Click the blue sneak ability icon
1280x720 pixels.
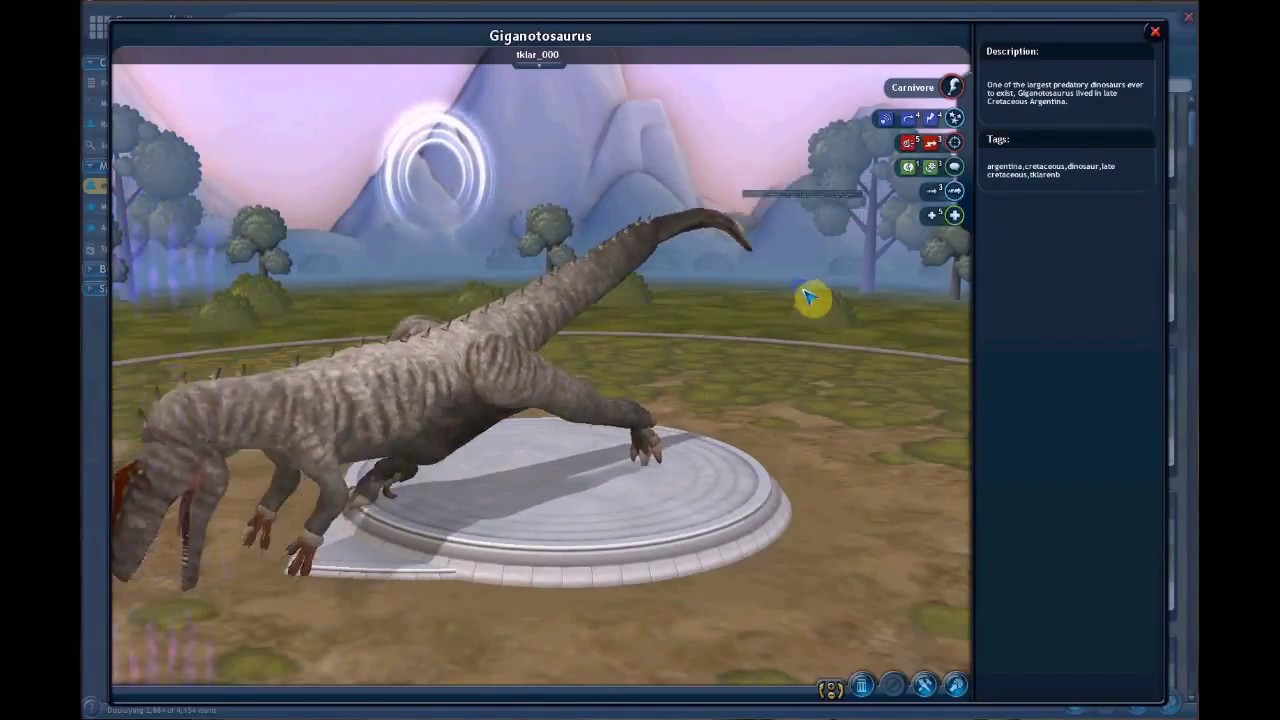[885, 119]
